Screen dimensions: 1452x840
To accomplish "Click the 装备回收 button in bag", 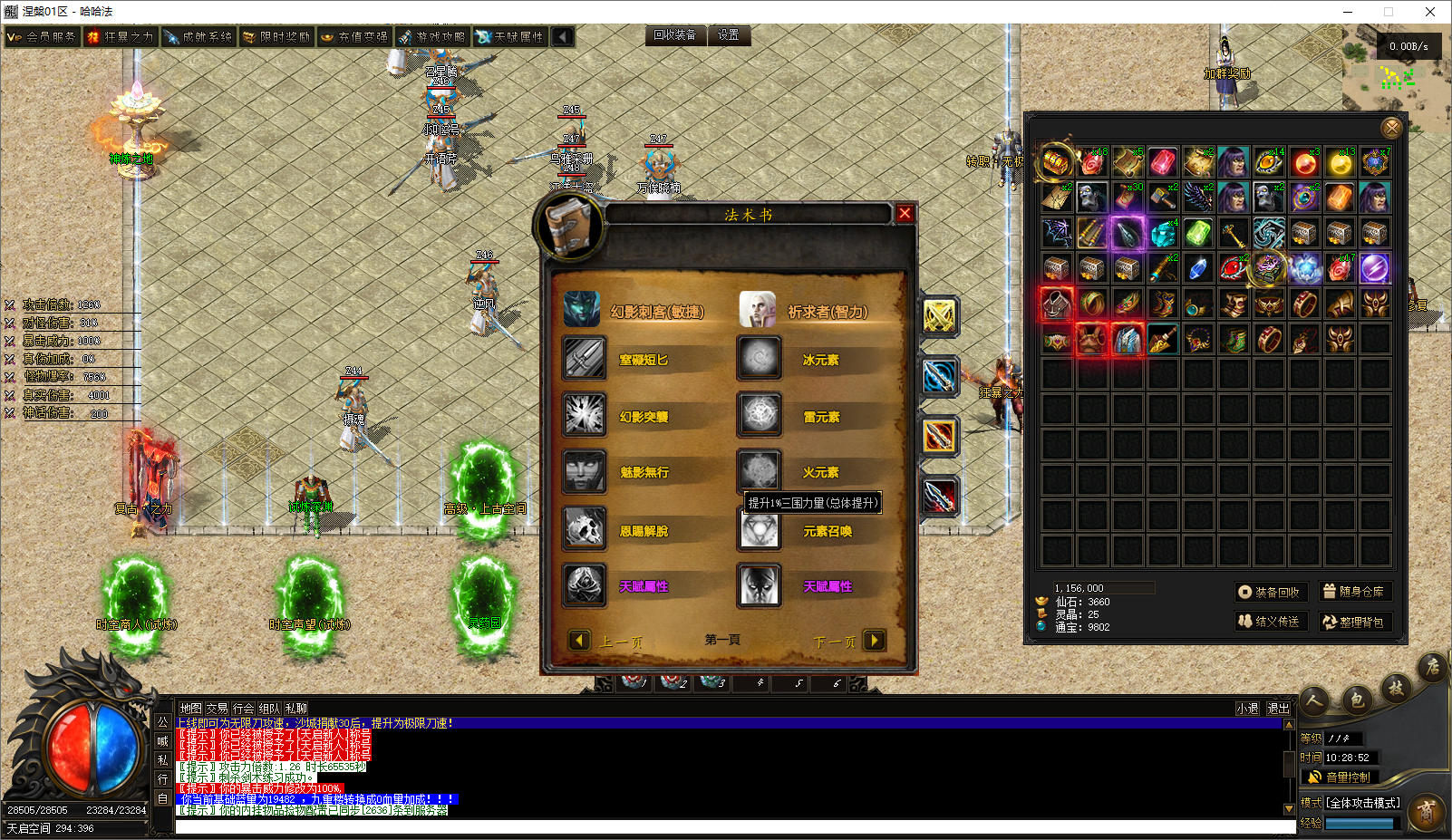I will click(1269, 592).
